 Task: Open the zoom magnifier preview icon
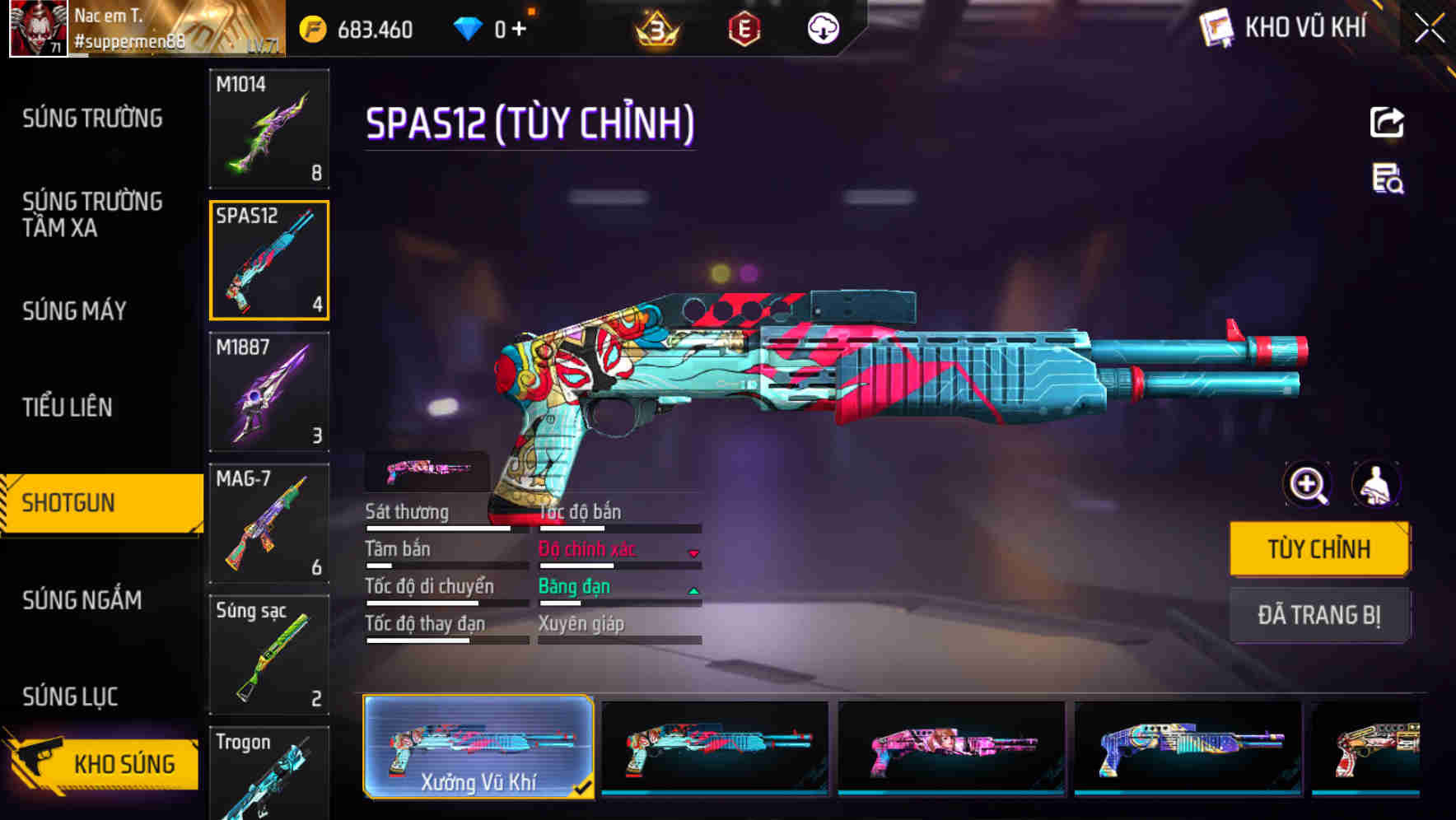tap(1306, 484)
